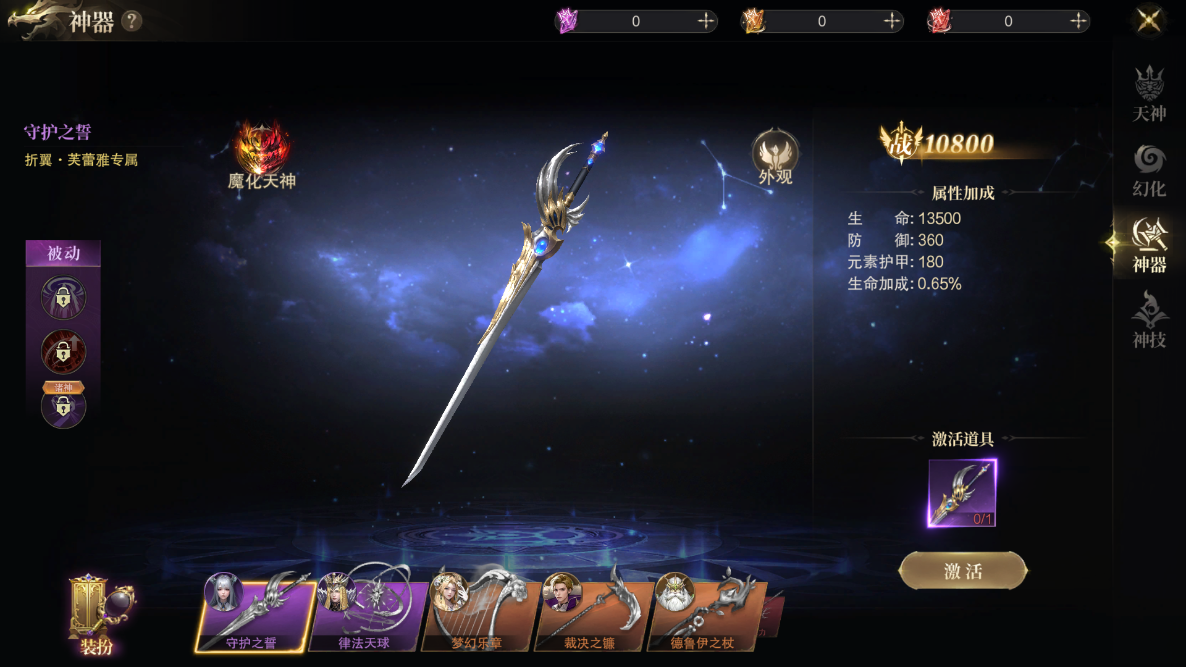Click the 激活 activate button
This screenshot has height=667, width=1186.
[962, 571]
